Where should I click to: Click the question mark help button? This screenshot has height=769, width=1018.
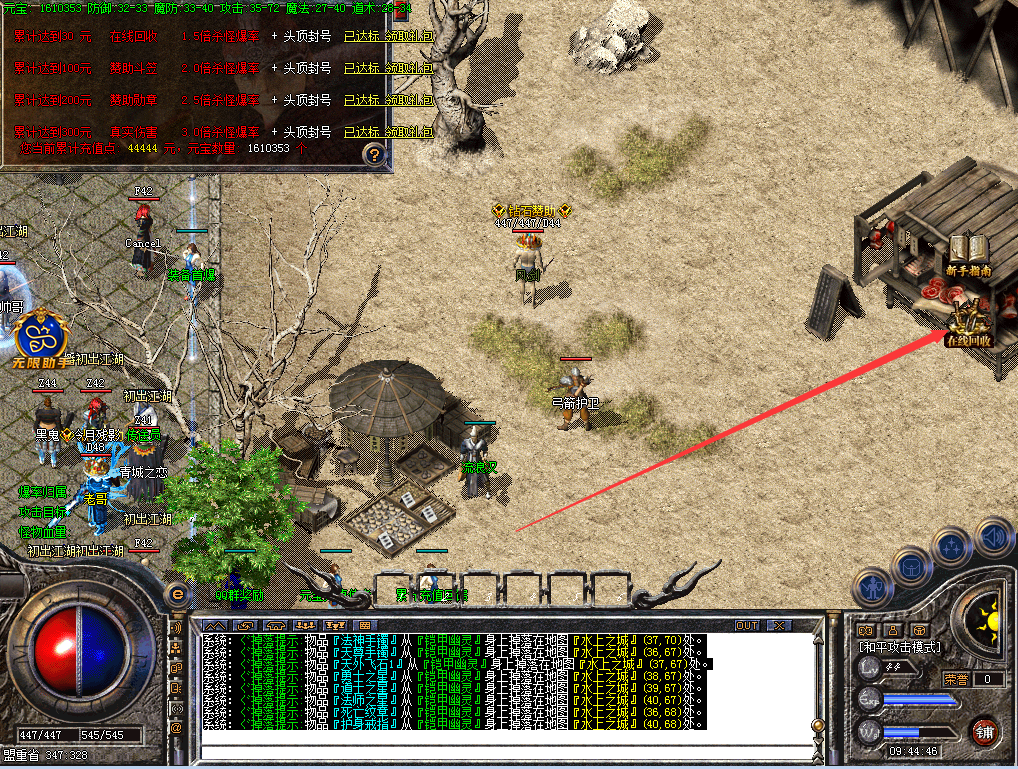[x=374, y=154]
